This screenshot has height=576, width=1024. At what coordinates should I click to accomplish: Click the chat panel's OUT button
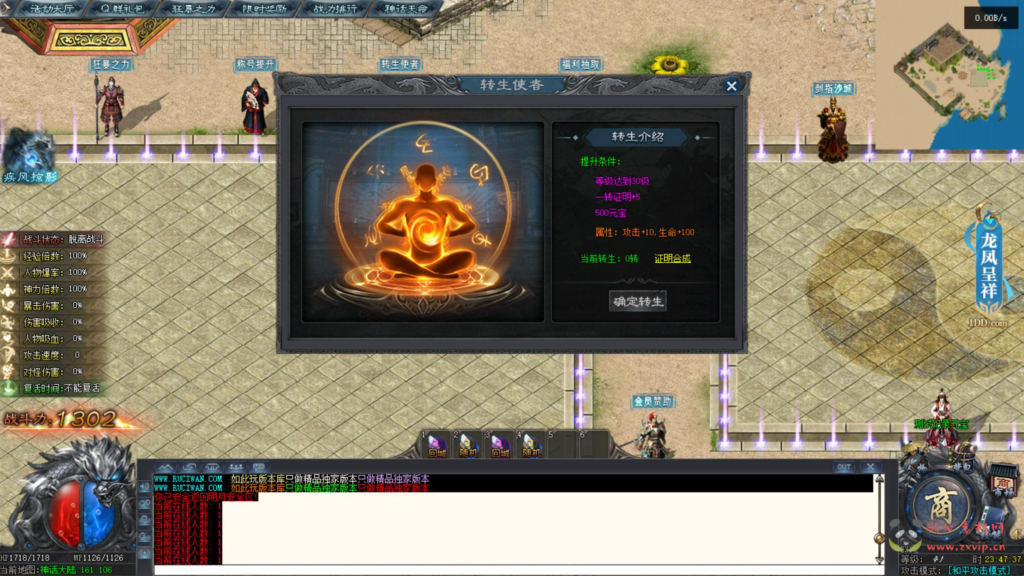pos(844,467)
